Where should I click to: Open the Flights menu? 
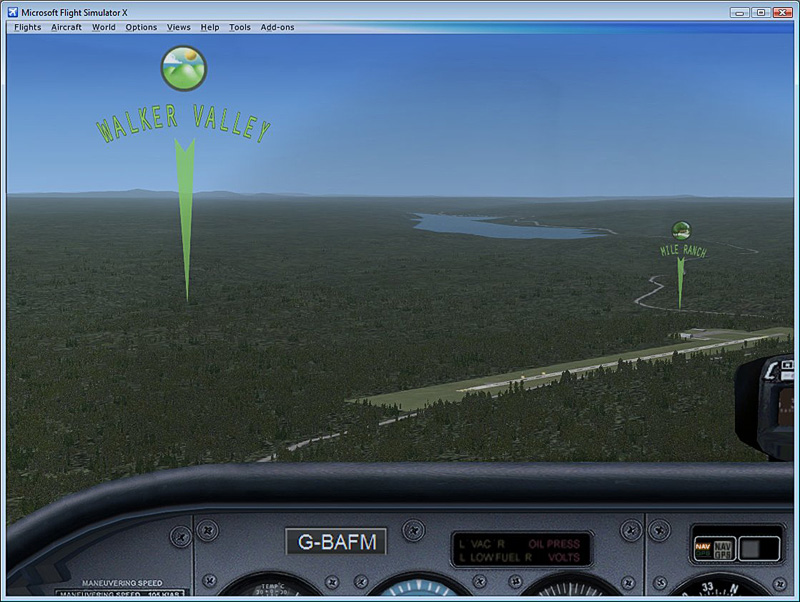click(28, 27)
